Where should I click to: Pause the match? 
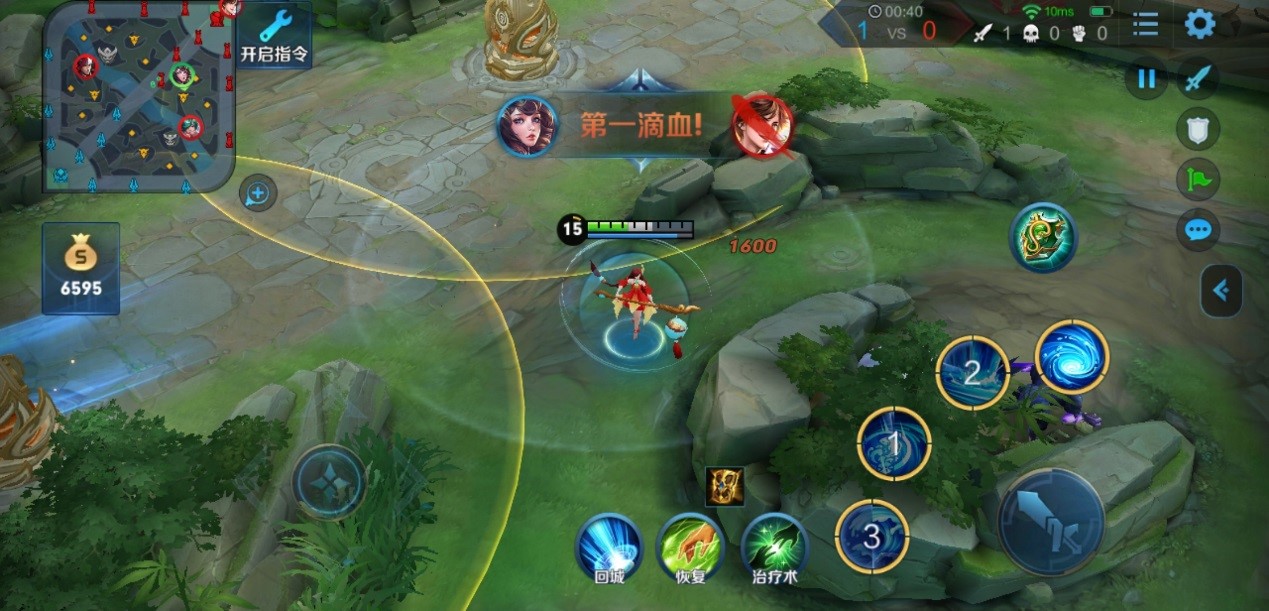click(1146, 79)
